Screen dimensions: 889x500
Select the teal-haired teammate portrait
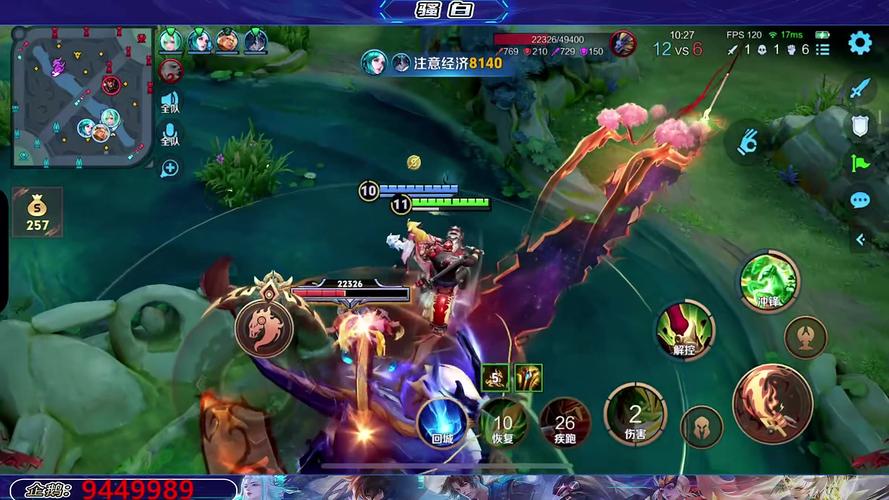coord(171,41)
